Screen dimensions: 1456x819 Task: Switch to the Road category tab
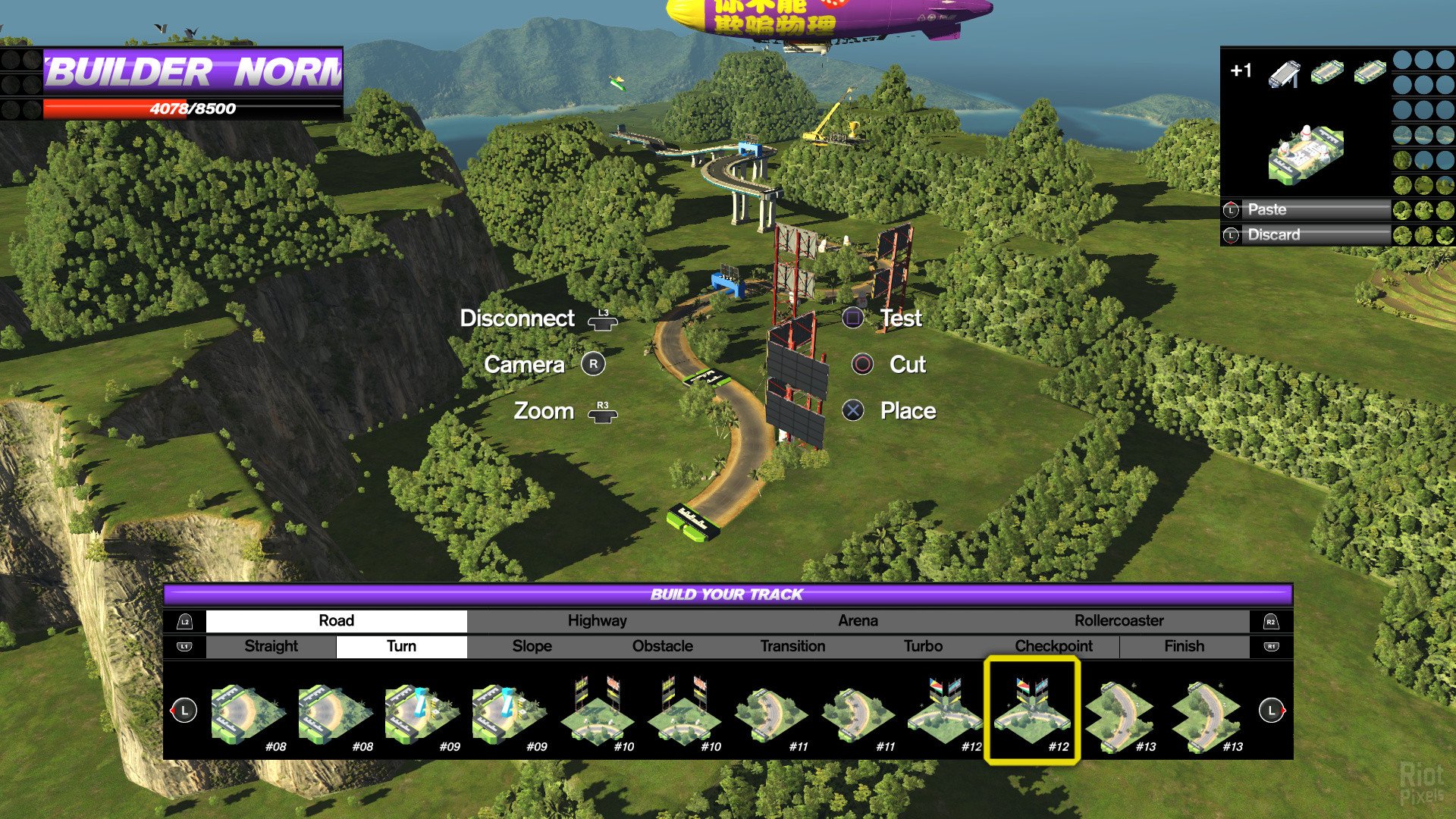(x=336, y=621)
